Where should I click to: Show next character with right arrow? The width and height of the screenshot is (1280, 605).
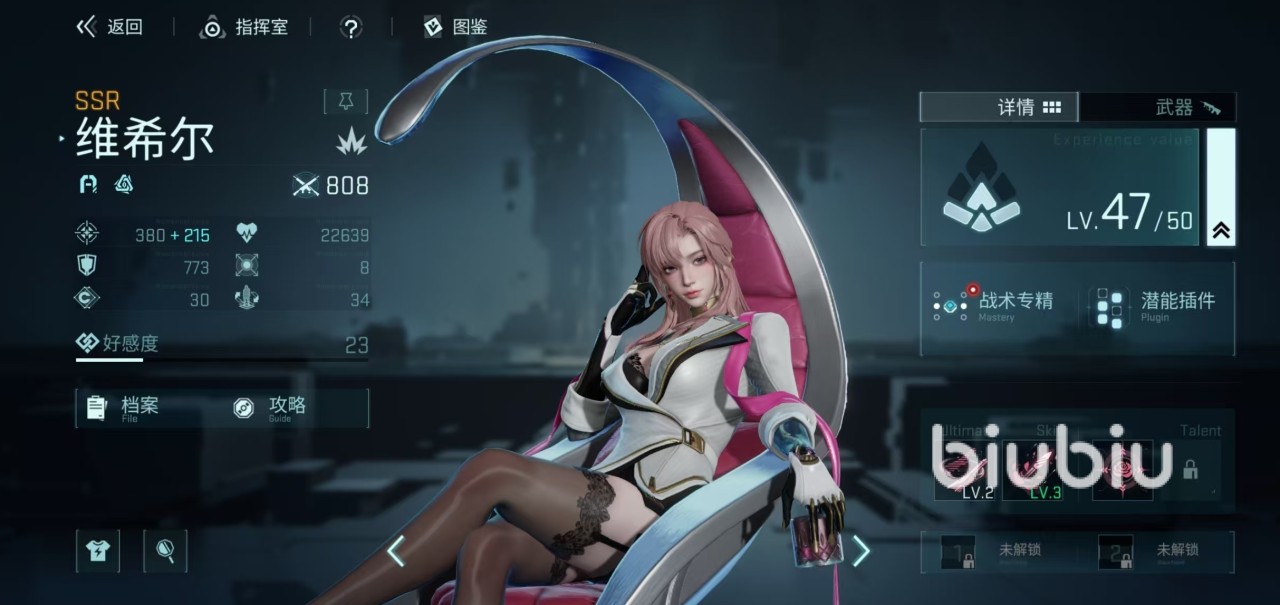pos(860,551)
